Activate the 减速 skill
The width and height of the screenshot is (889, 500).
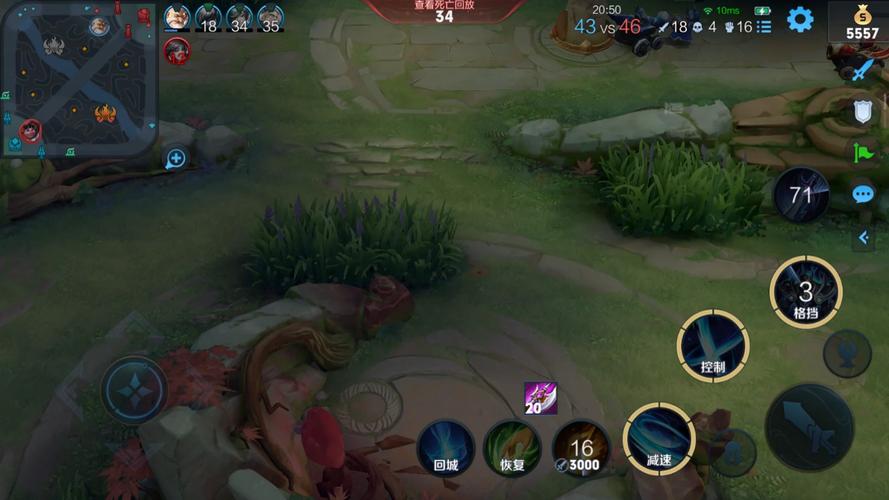(659, 439)
